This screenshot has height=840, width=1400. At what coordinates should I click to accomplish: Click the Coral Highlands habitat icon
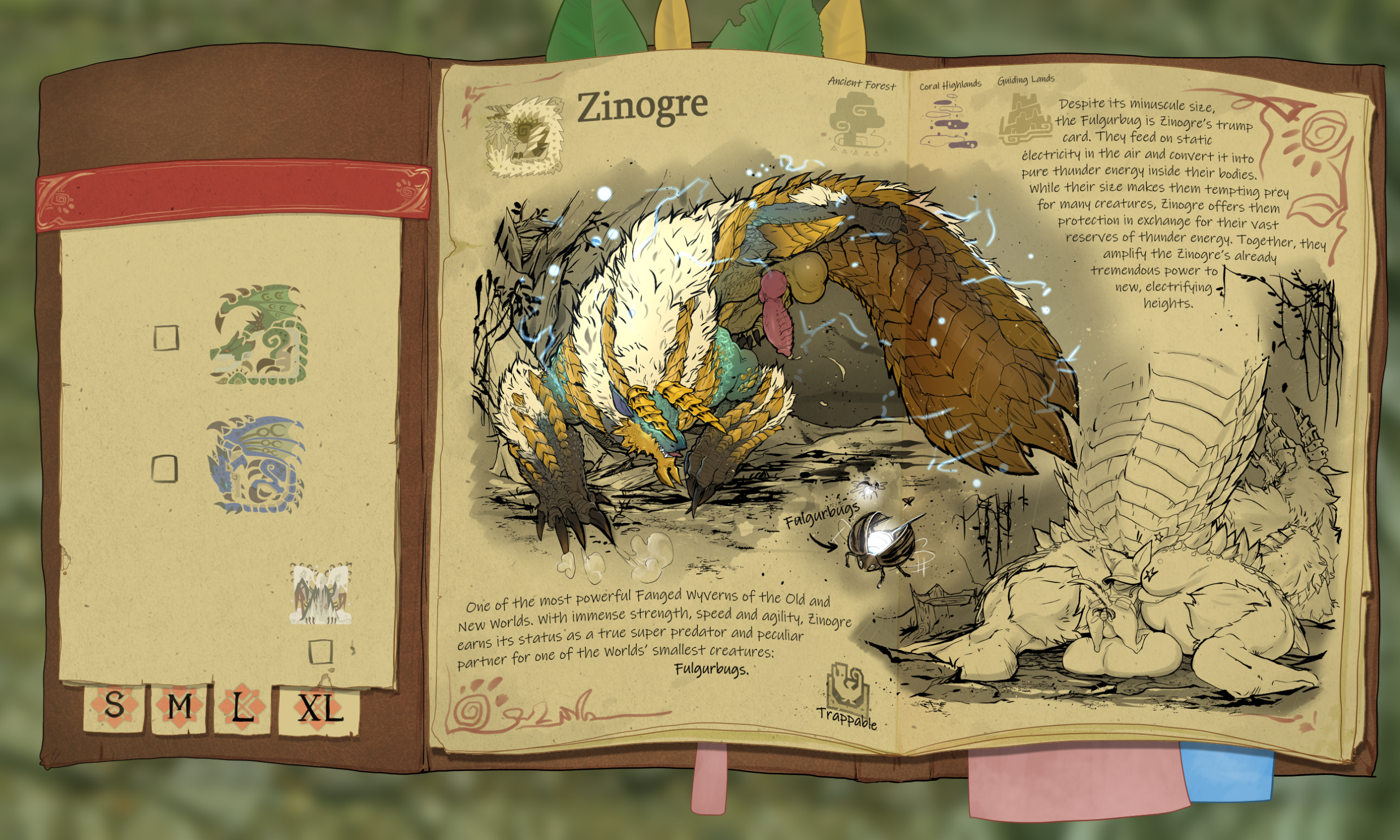coord(946,123)
